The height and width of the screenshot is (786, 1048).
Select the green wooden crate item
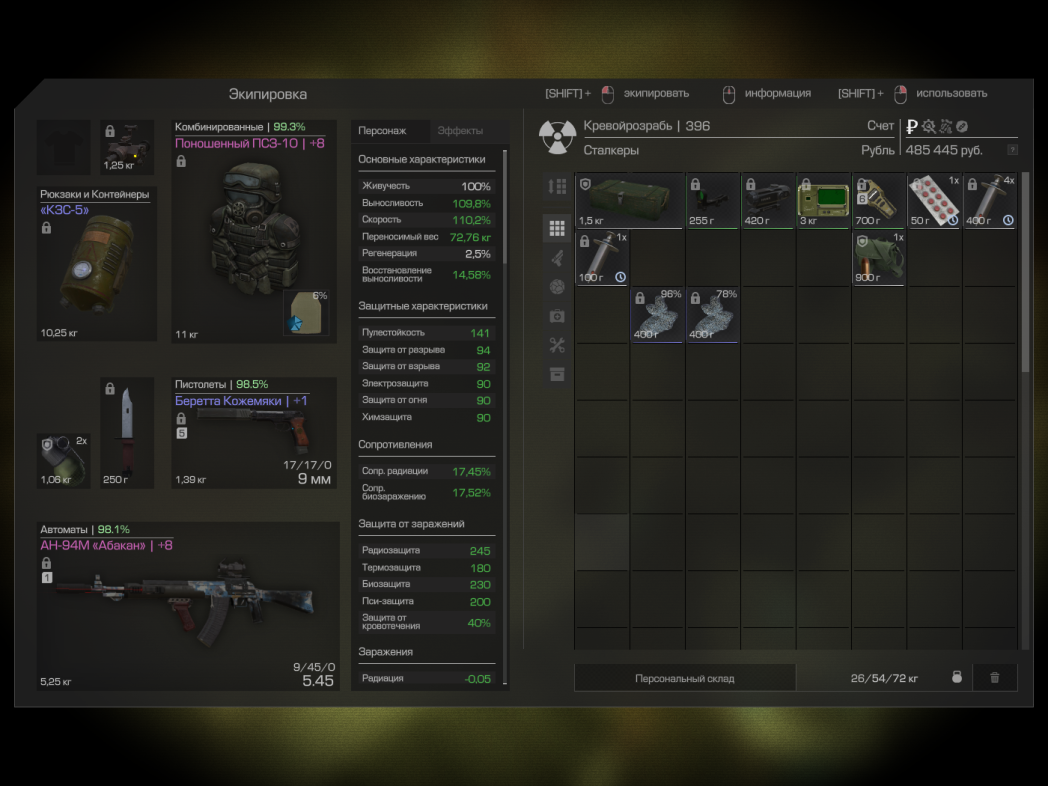(x=629, y=200)
